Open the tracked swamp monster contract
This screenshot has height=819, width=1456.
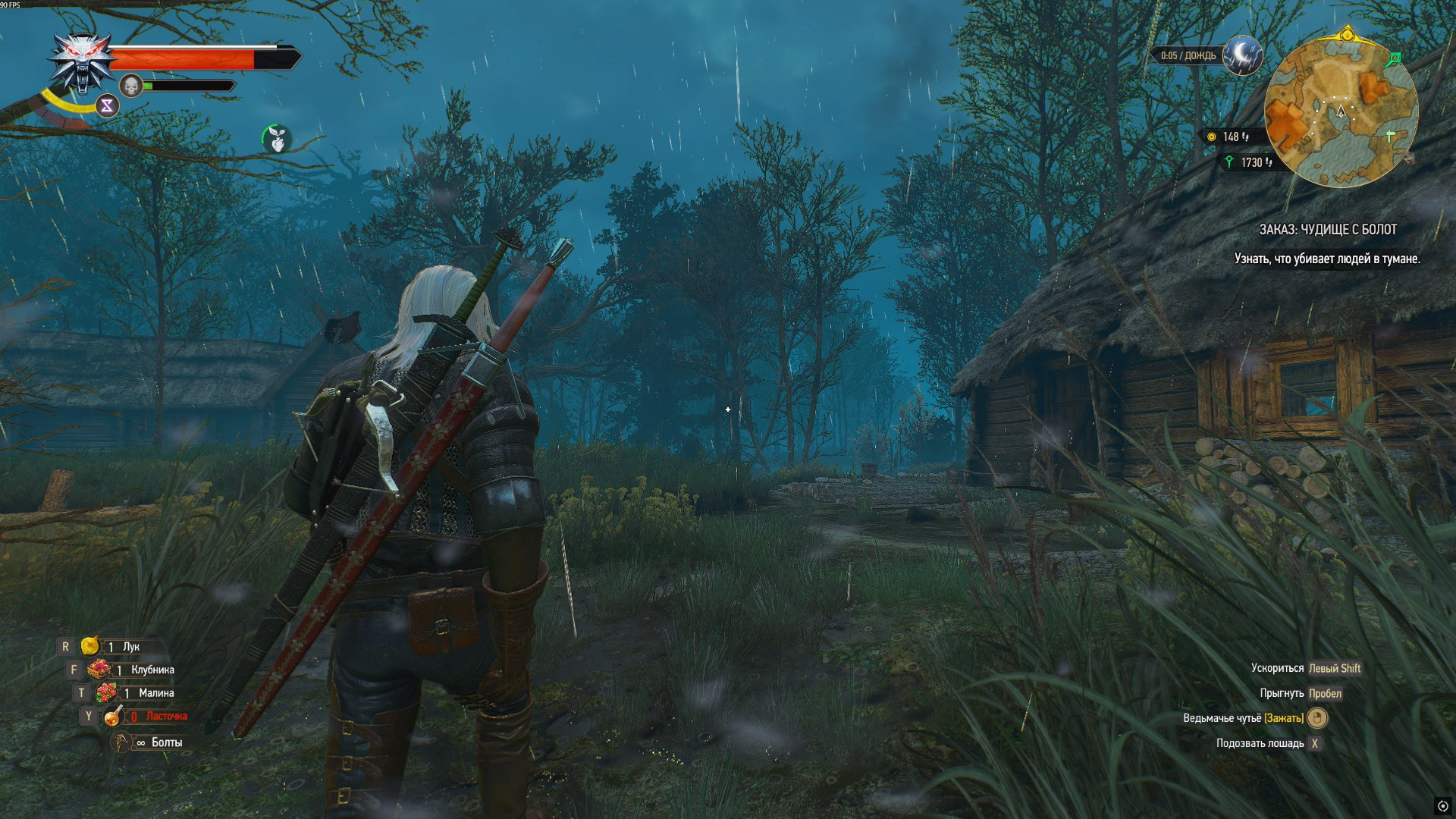[1327, 230]
